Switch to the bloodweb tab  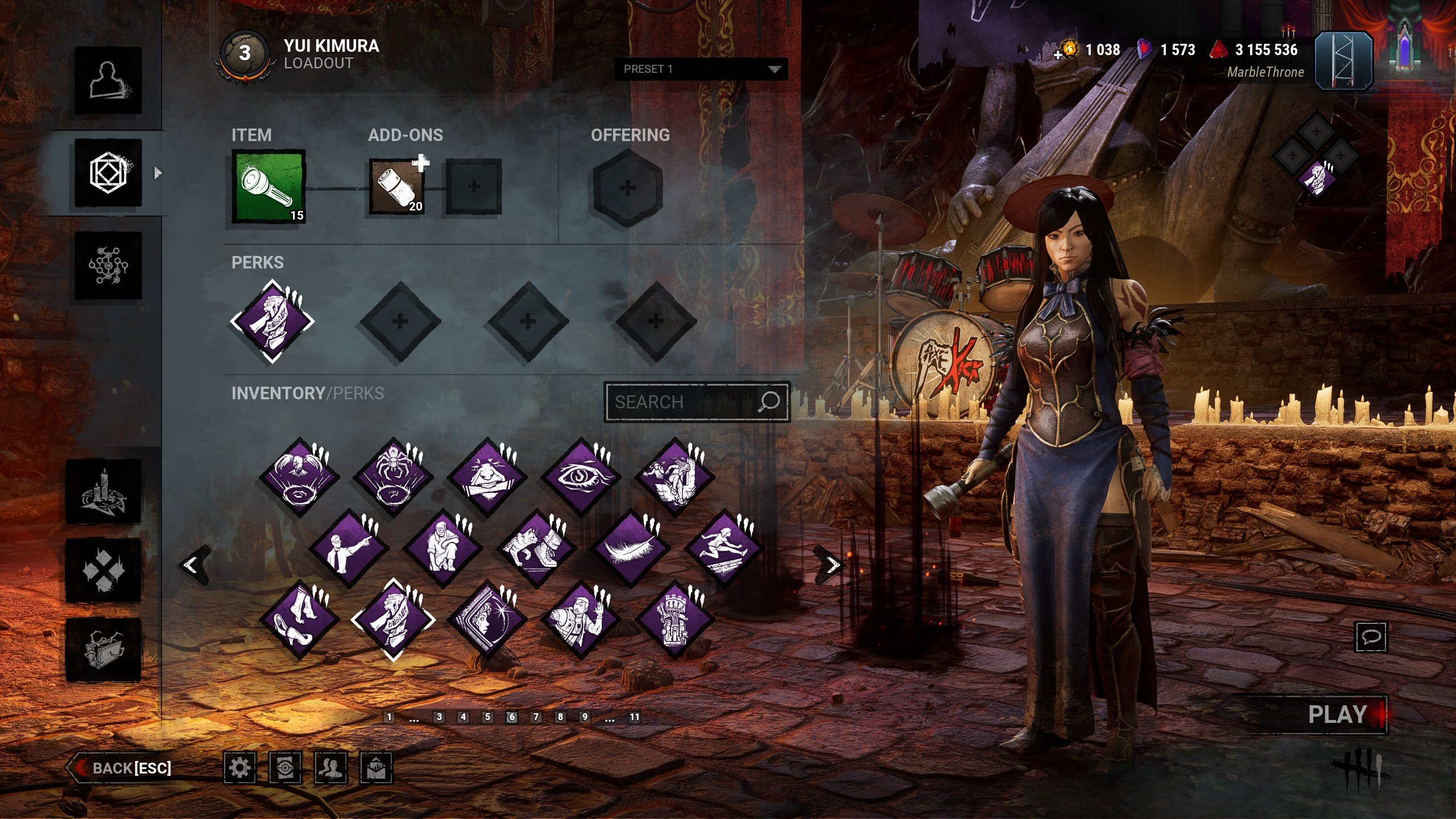point(108,265)
